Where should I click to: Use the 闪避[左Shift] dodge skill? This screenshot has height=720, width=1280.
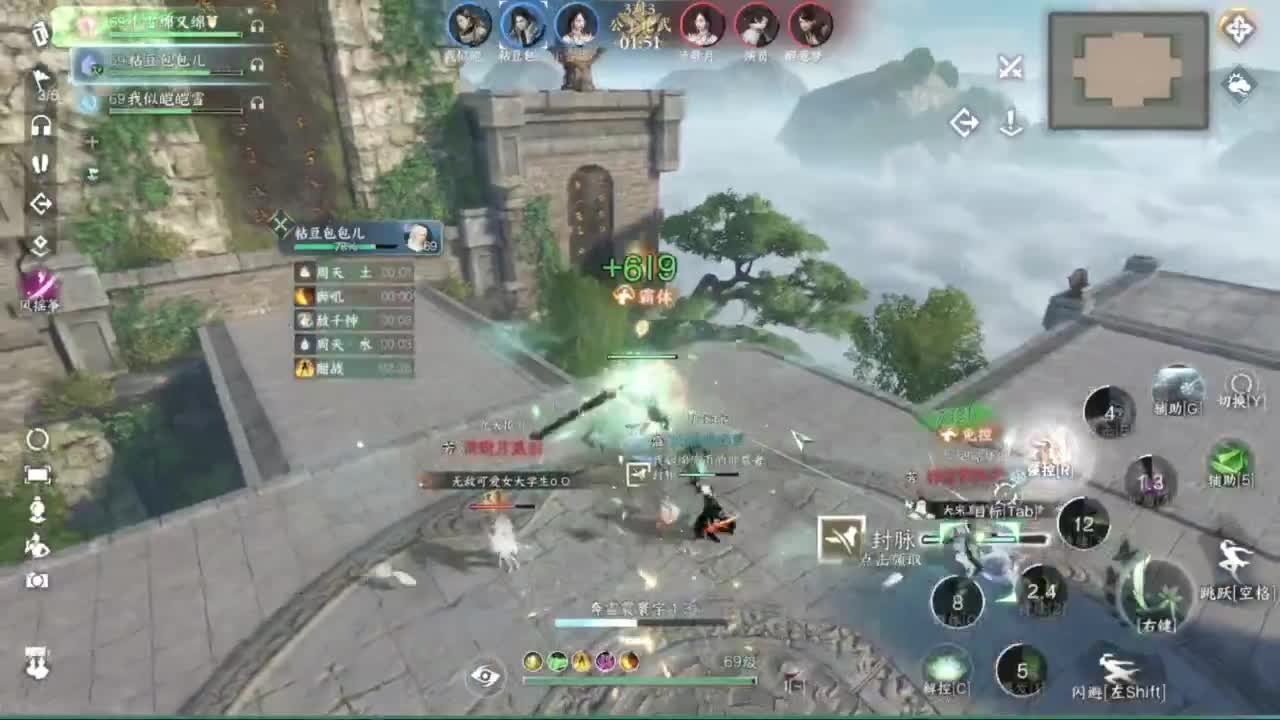click(x=1120, y=668)
